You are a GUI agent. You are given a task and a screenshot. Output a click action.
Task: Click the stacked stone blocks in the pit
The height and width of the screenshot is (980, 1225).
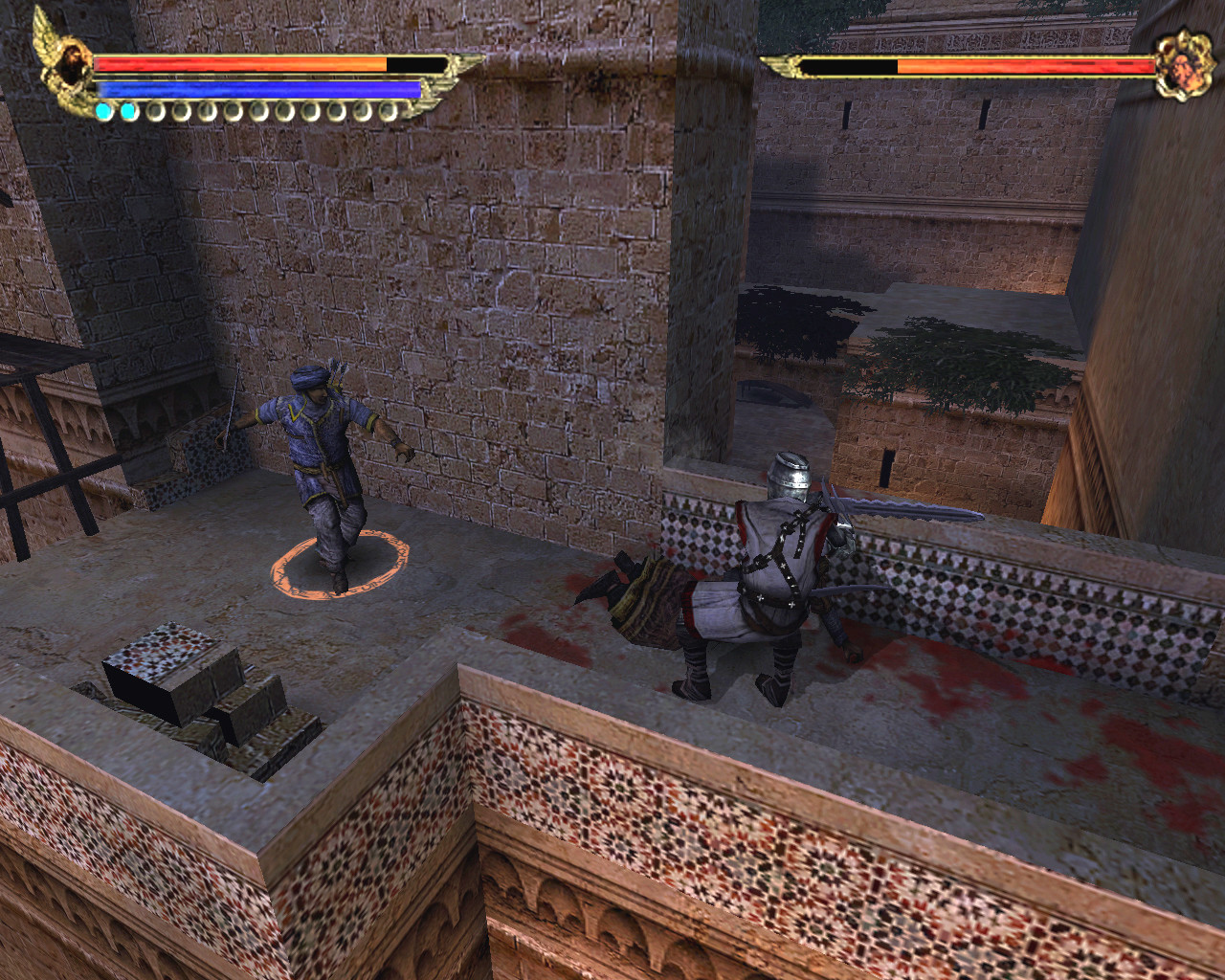point(206,684)
